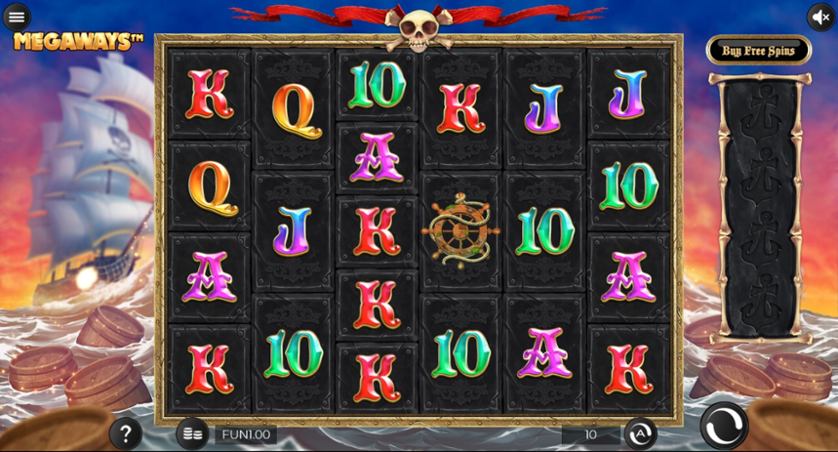Viewport: 838px width, 452px height.
Task: Open the hamburger menu
Action: pos(16,16)
